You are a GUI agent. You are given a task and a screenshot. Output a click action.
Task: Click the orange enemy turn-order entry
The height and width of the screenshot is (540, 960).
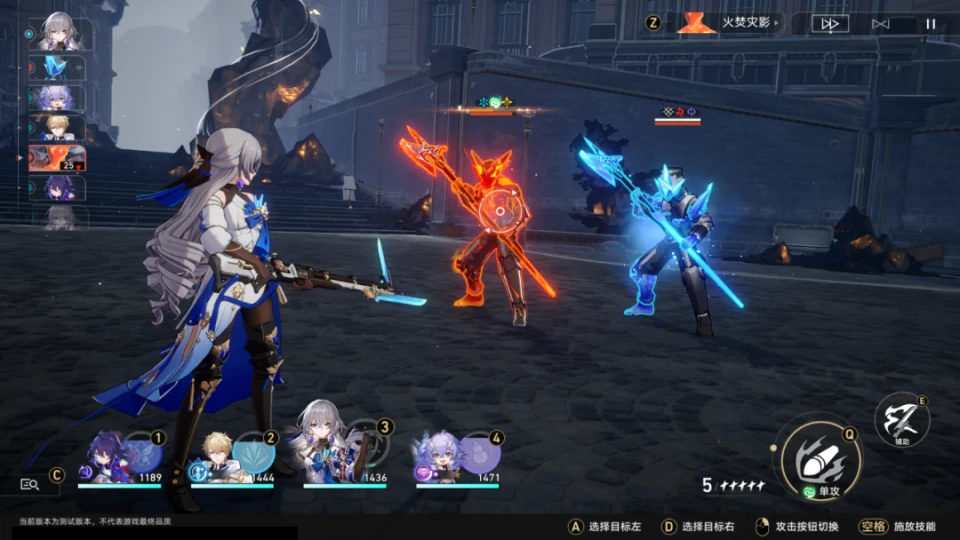tap(56, 158)
